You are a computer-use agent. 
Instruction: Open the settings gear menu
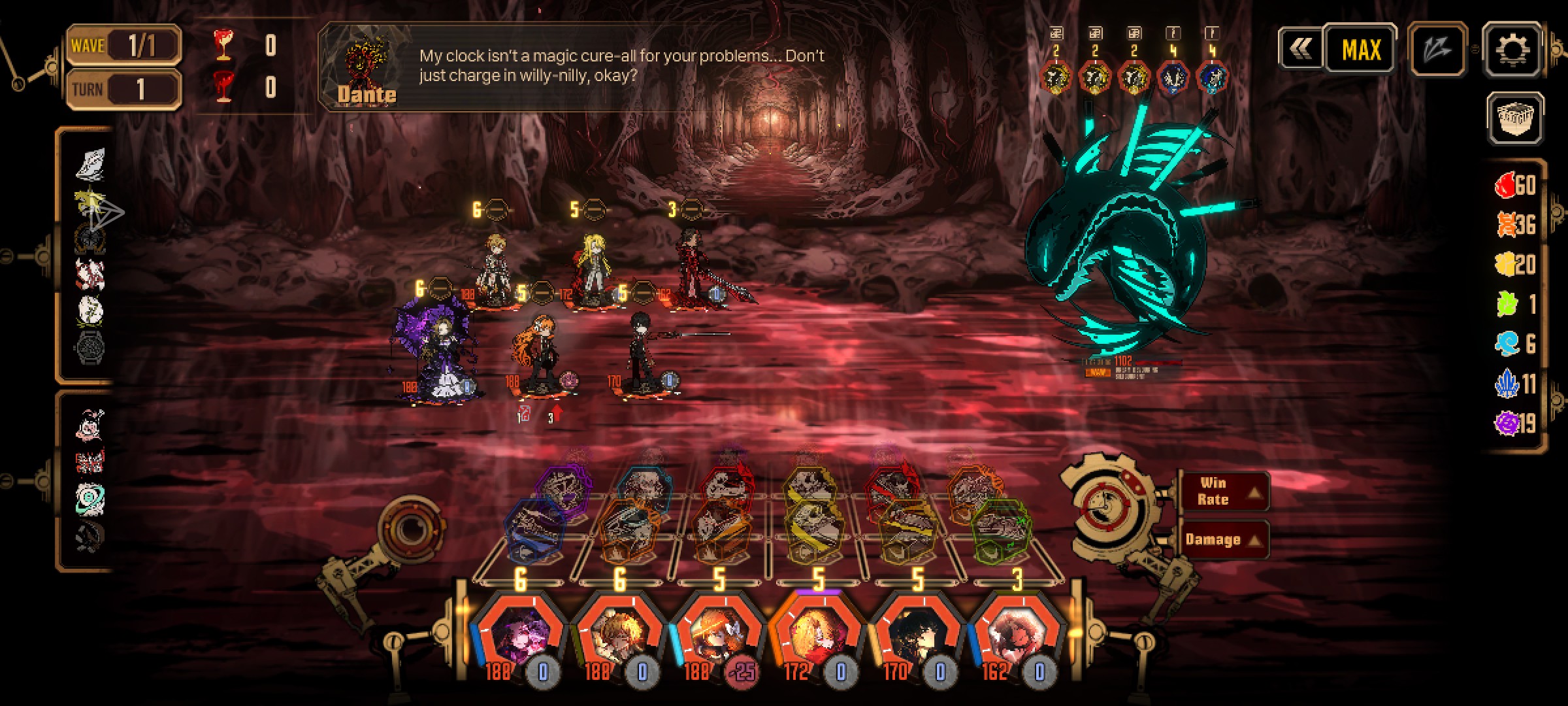pos(1512,49)
